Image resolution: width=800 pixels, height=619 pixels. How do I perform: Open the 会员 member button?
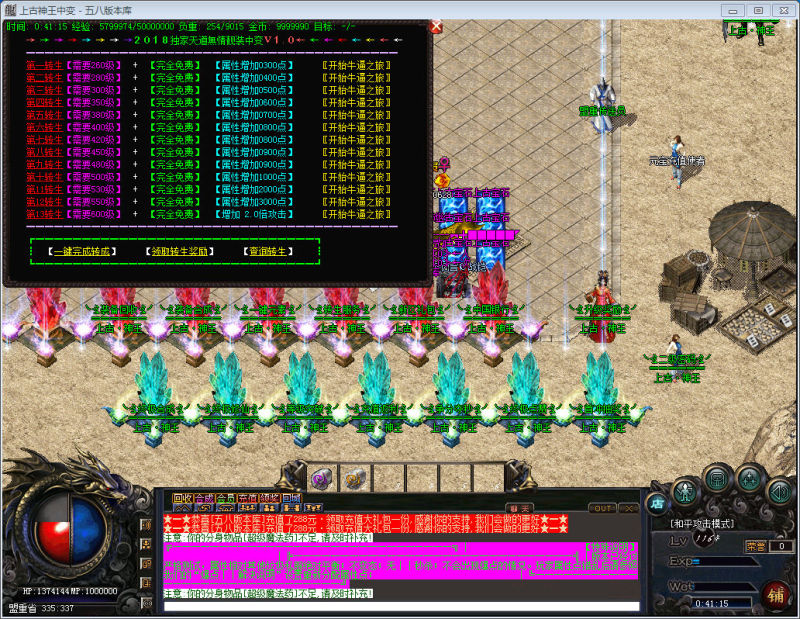[x=226, y=498]
